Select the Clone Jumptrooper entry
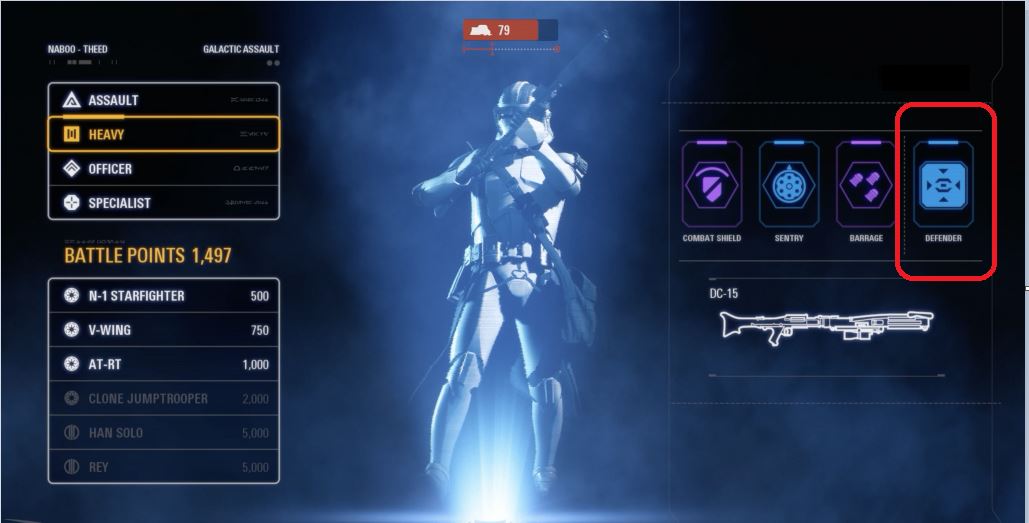1029x523 pixels. [163, 398]
